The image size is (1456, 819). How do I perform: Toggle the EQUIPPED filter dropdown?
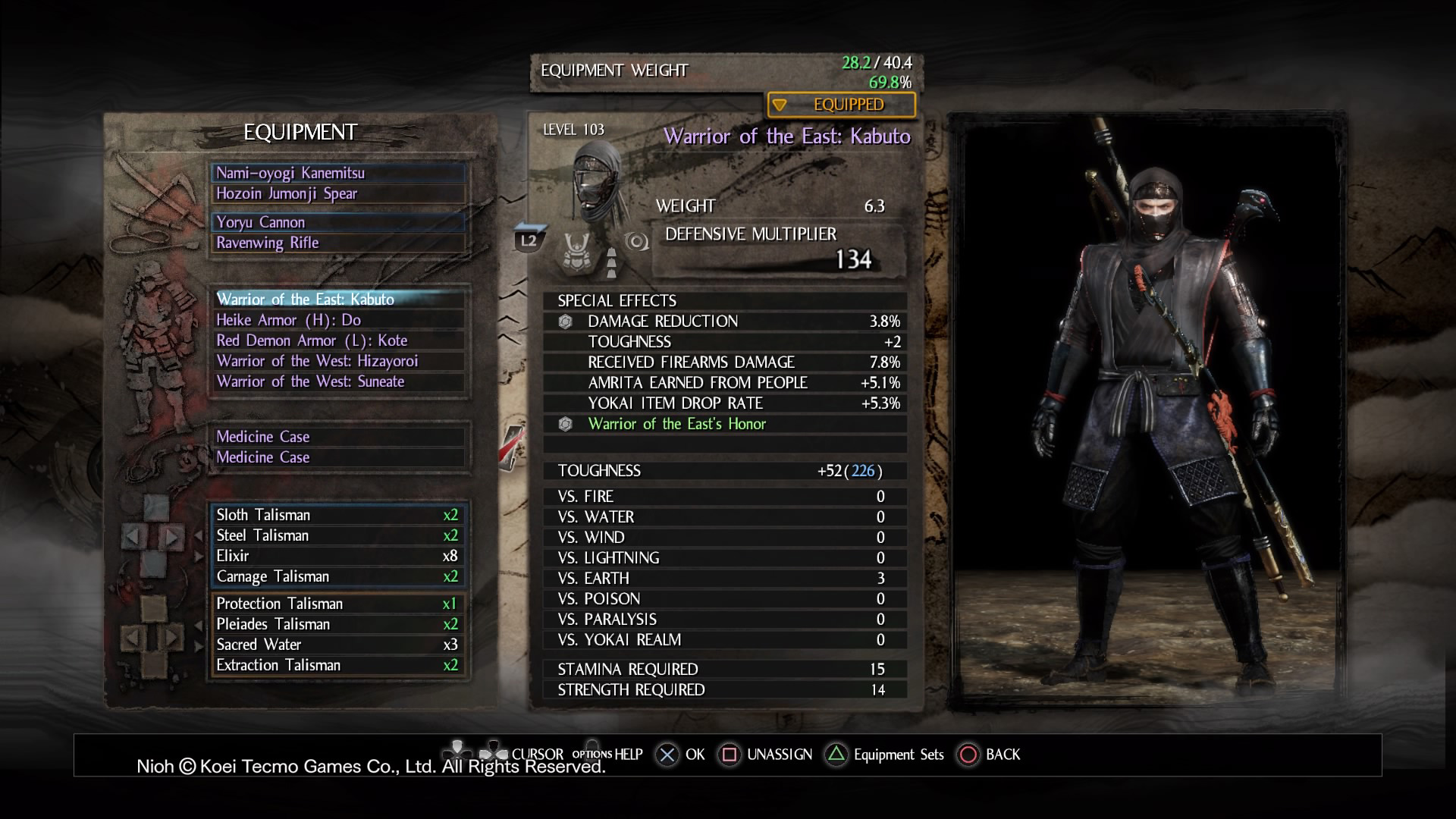841,105
